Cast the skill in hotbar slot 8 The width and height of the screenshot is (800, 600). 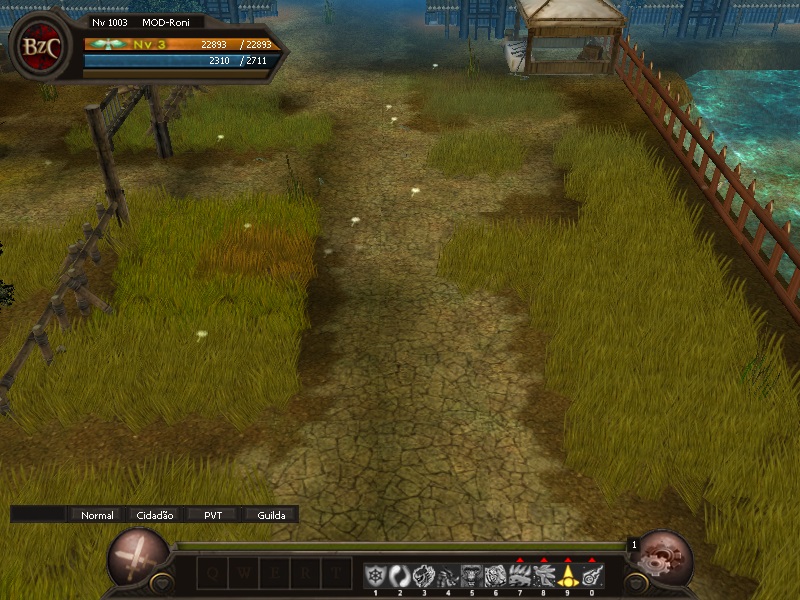(x=543, y=575)
